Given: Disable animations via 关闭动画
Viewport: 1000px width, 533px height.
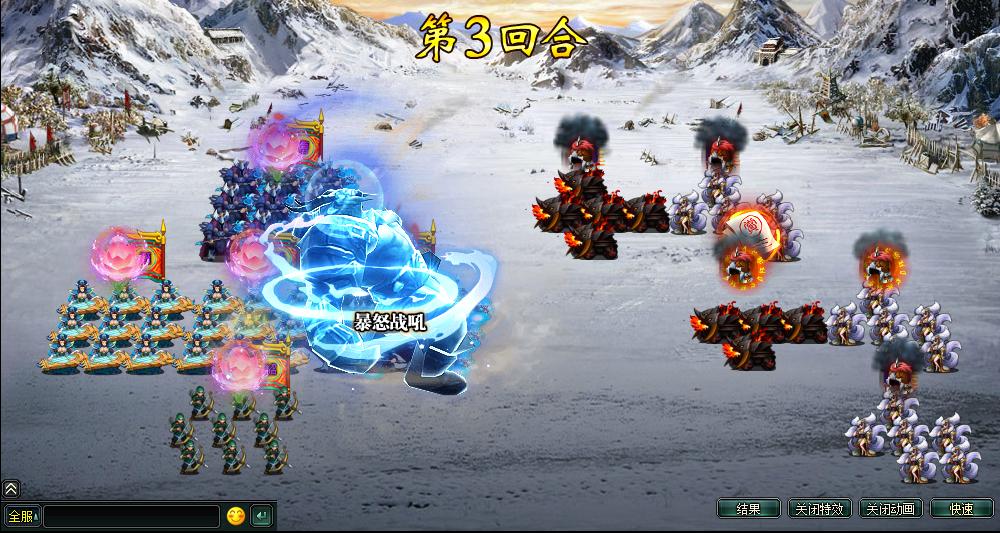Looking at the screenshot, I should click(x=890, y=509).
